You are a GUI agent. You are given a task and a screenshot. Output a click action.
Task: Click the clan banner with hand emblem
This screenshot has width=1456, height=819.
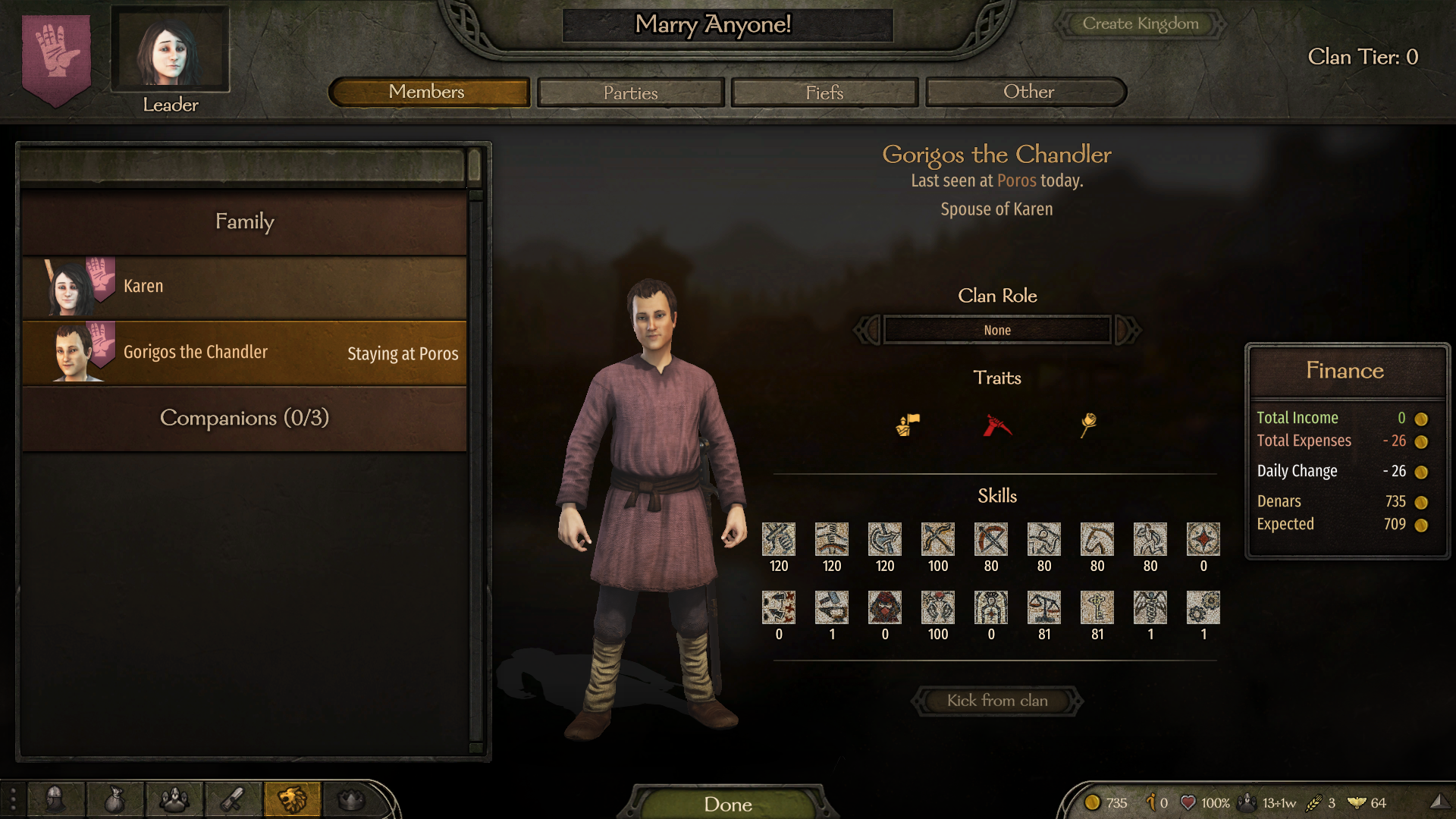[56, 57]
